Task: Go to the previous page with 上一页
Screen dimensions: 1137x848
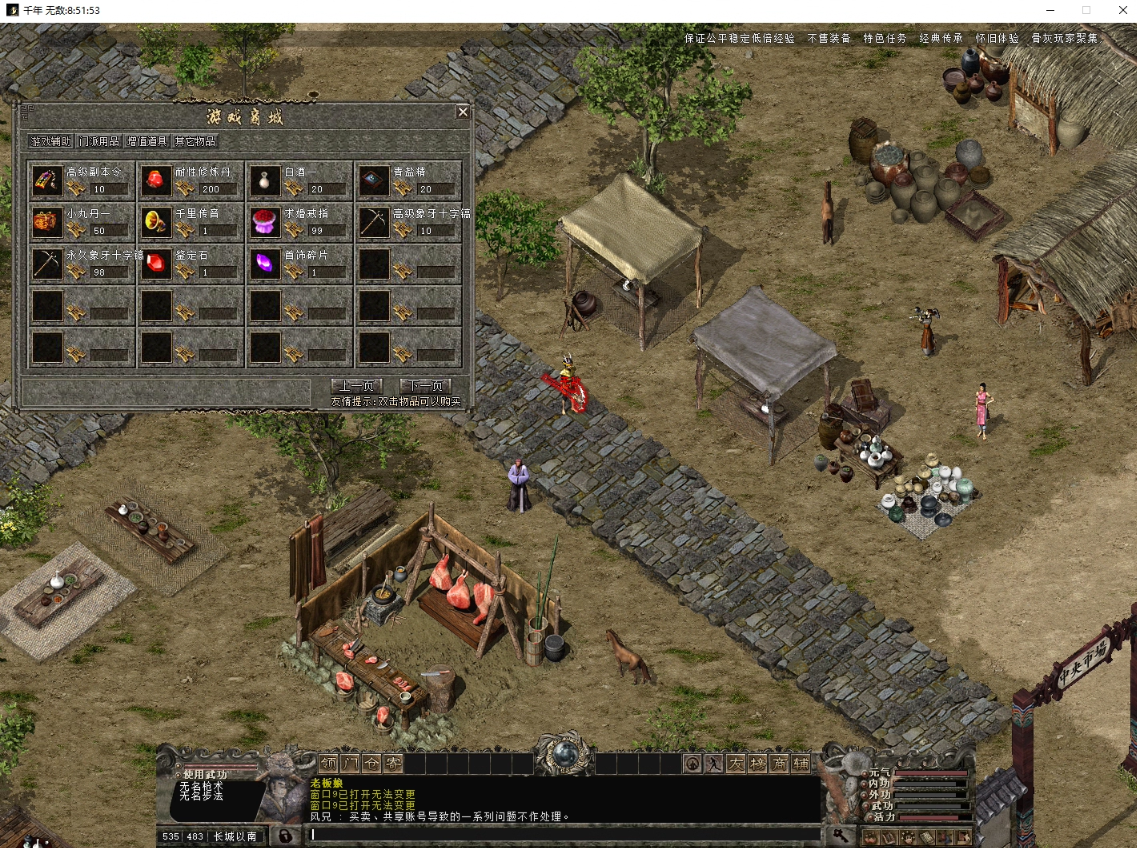Action: 356,386
